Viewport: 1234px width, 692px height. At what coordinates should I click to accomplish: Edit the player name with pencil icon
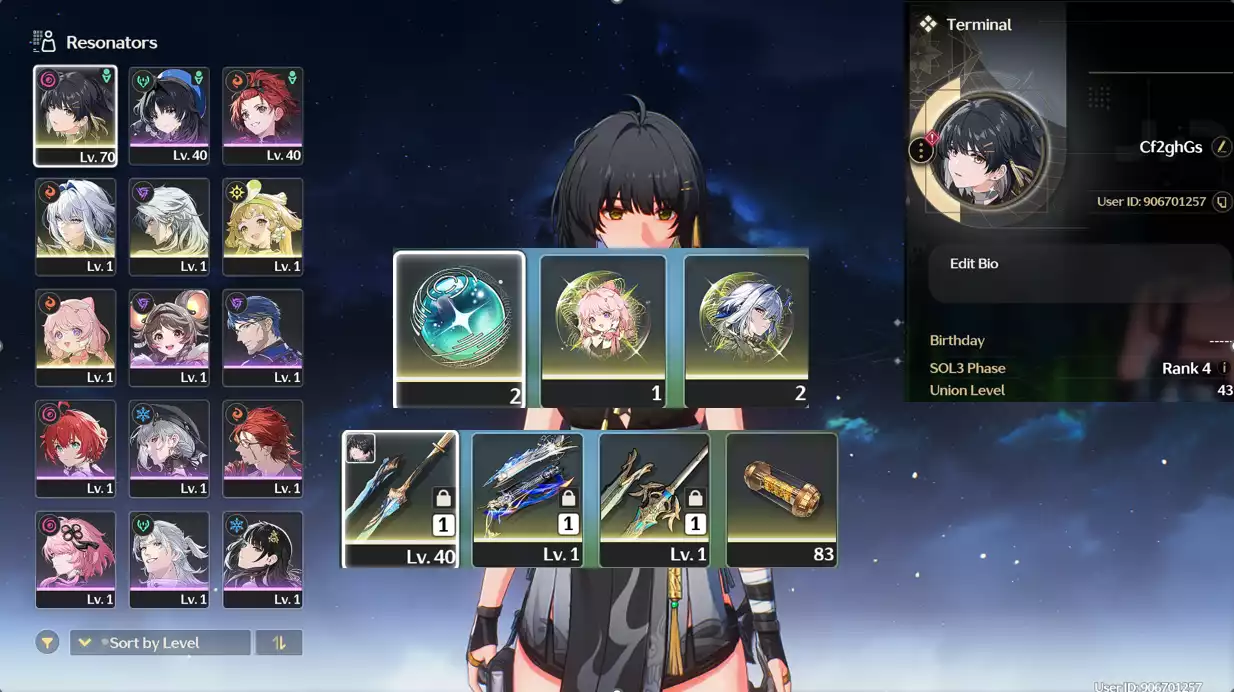tap(1221, 147)
